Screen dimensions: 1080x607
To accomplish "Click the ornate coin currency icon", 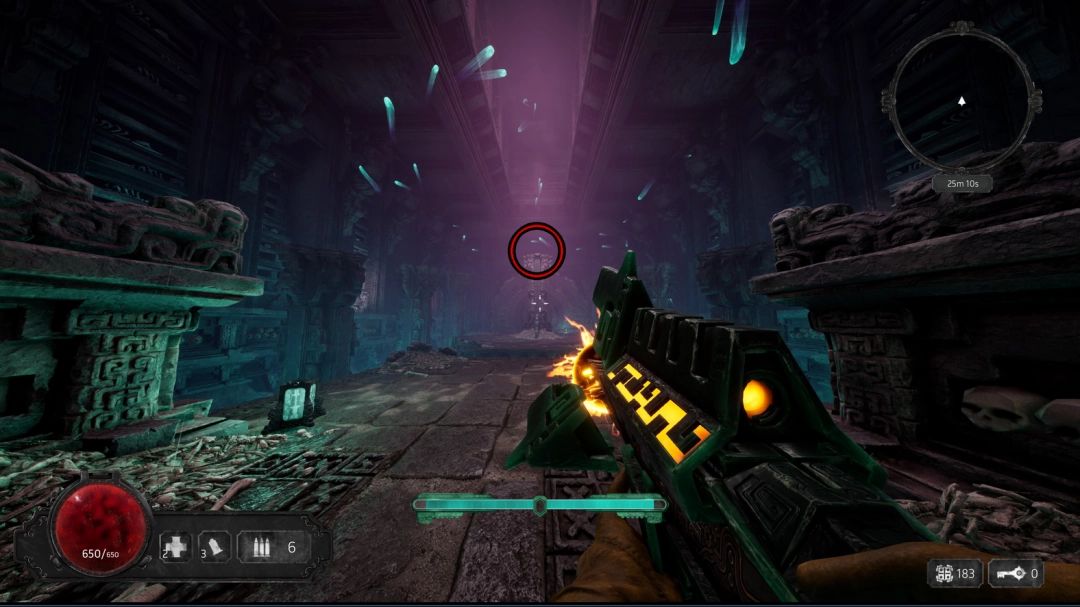I will coord(941,574).
